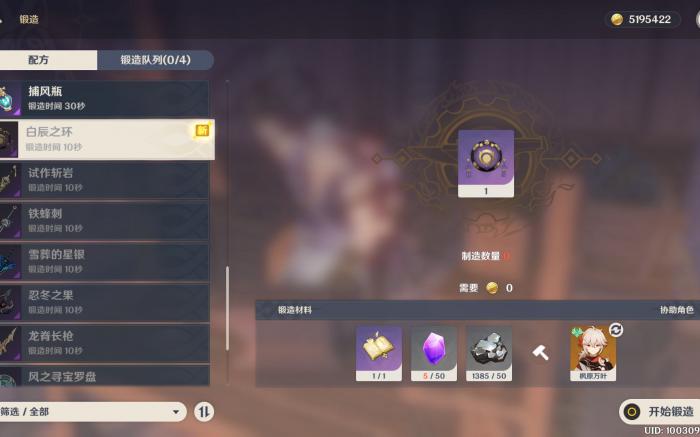Pick the 风之寻宝罗盘 recipe
Image resolution: width=700 pixels, height=437 pixels.
(x=105, y=378)
